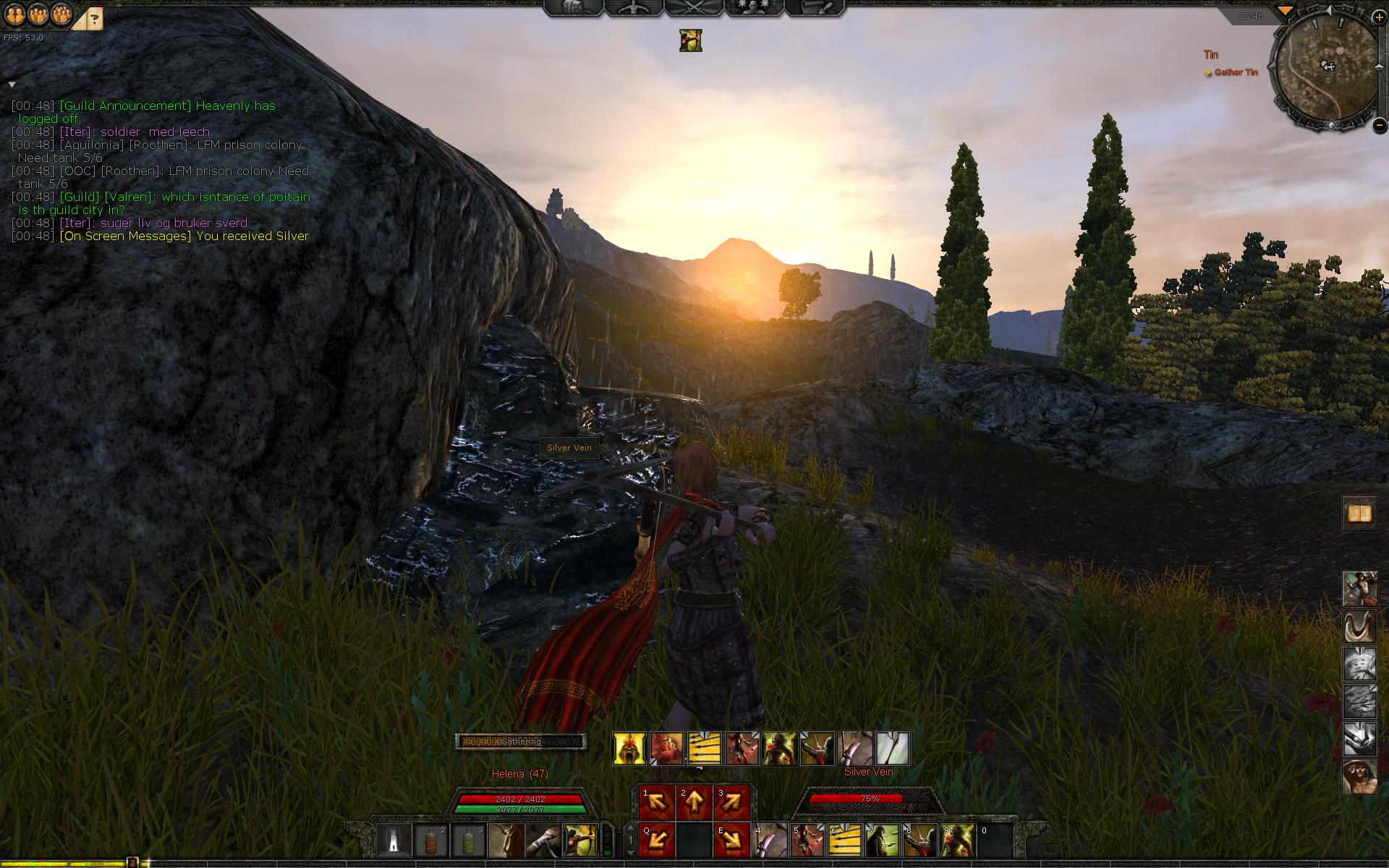
Task: Use the yellow arrow volley ability in slot 6
Action: point(844,841)
